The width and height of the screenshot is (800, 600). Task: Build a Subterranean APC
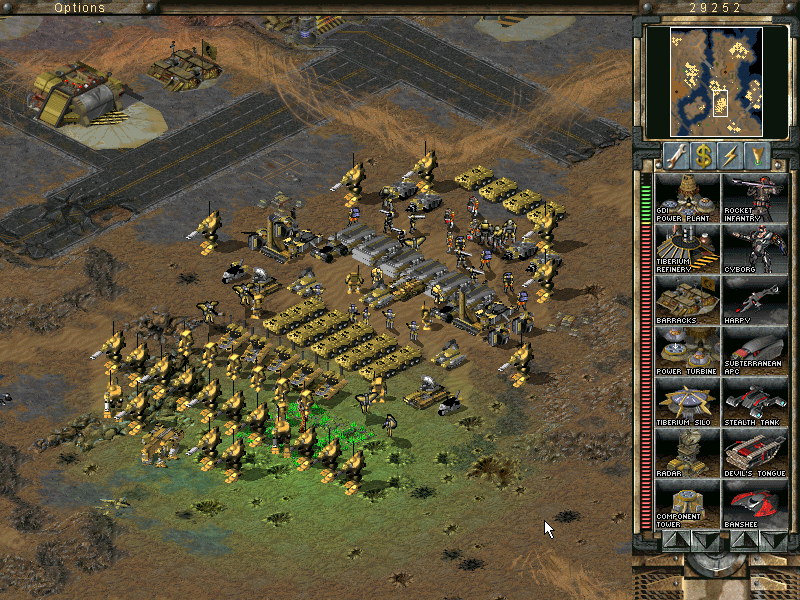[754, 350]
